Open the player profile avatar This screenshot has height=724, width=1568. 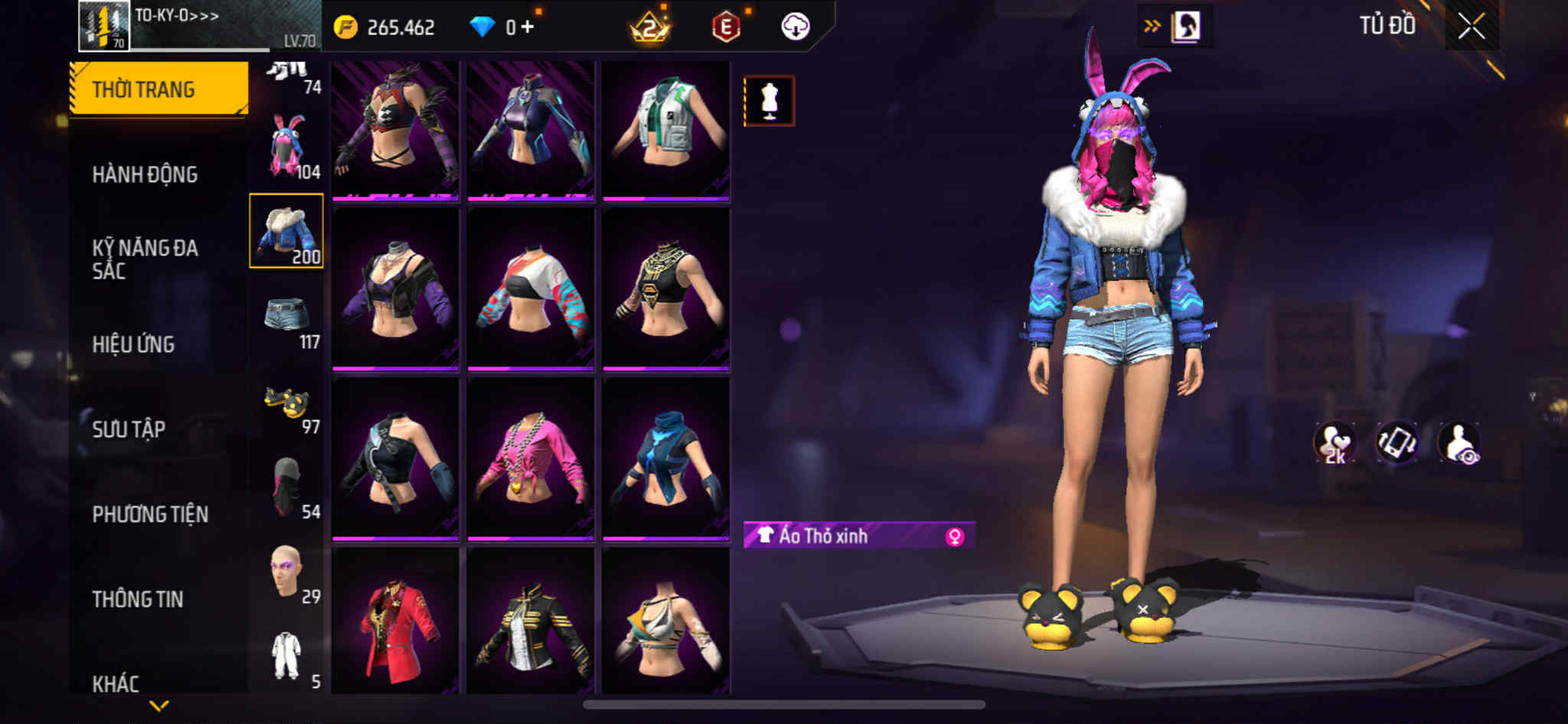pyautogui.click(x=104, y=25)
